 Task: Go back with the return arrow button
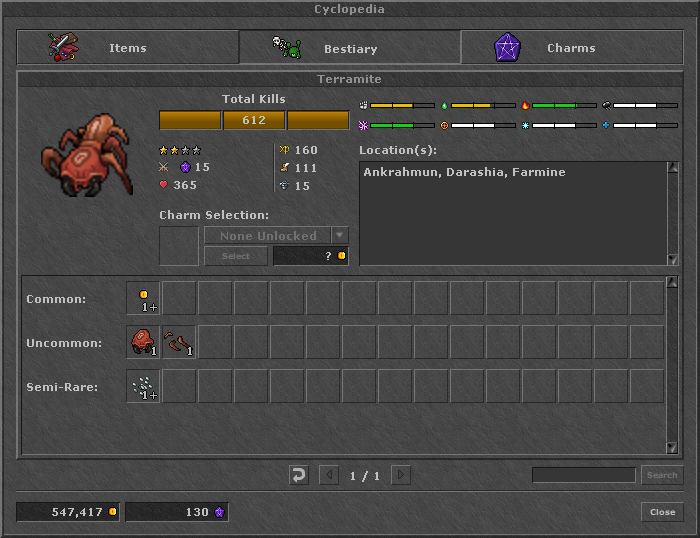298,475
